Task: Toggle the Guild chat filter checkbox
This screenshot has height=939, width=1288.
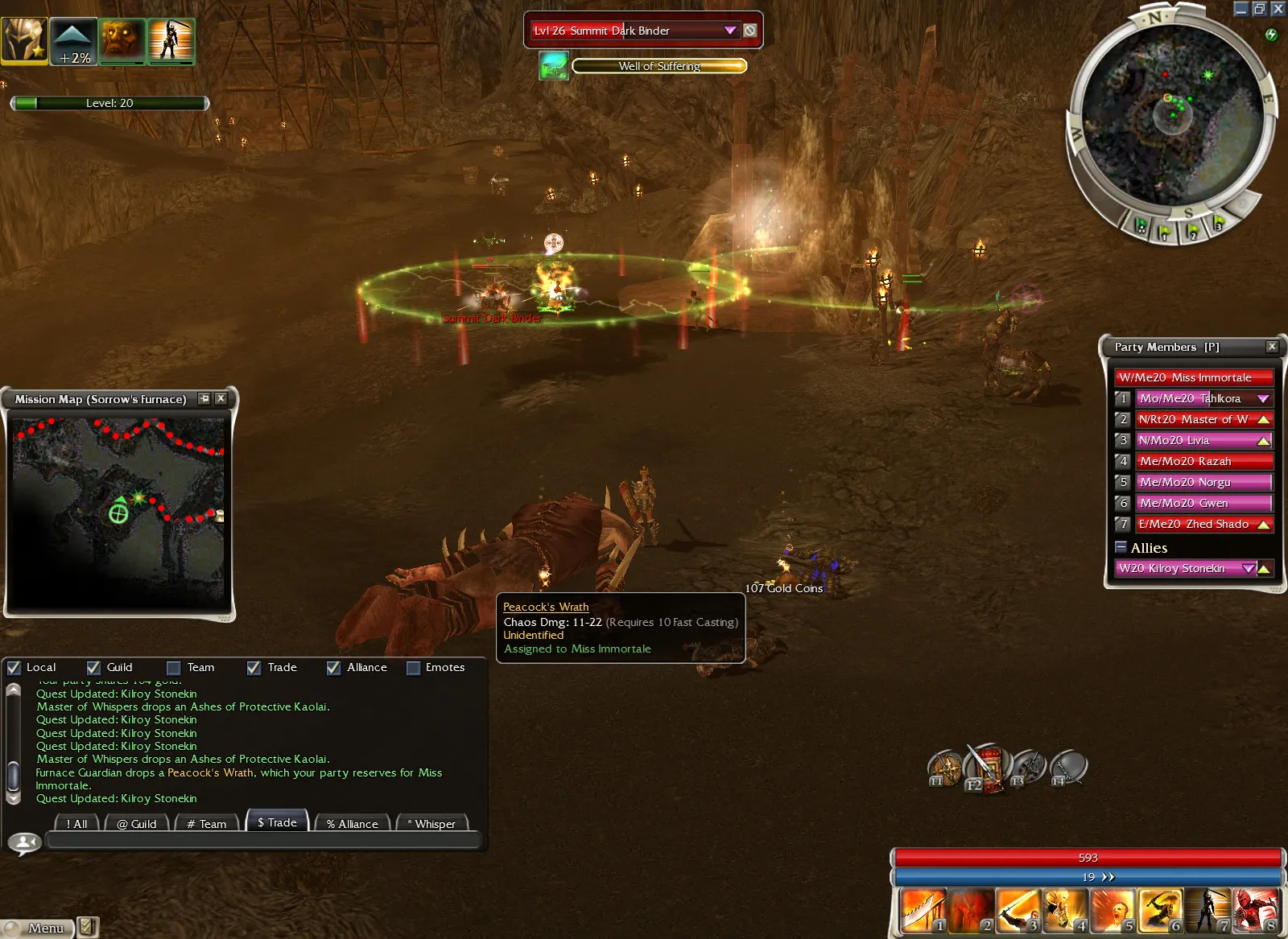Action: pyautogui.click(x=94, y=668)
